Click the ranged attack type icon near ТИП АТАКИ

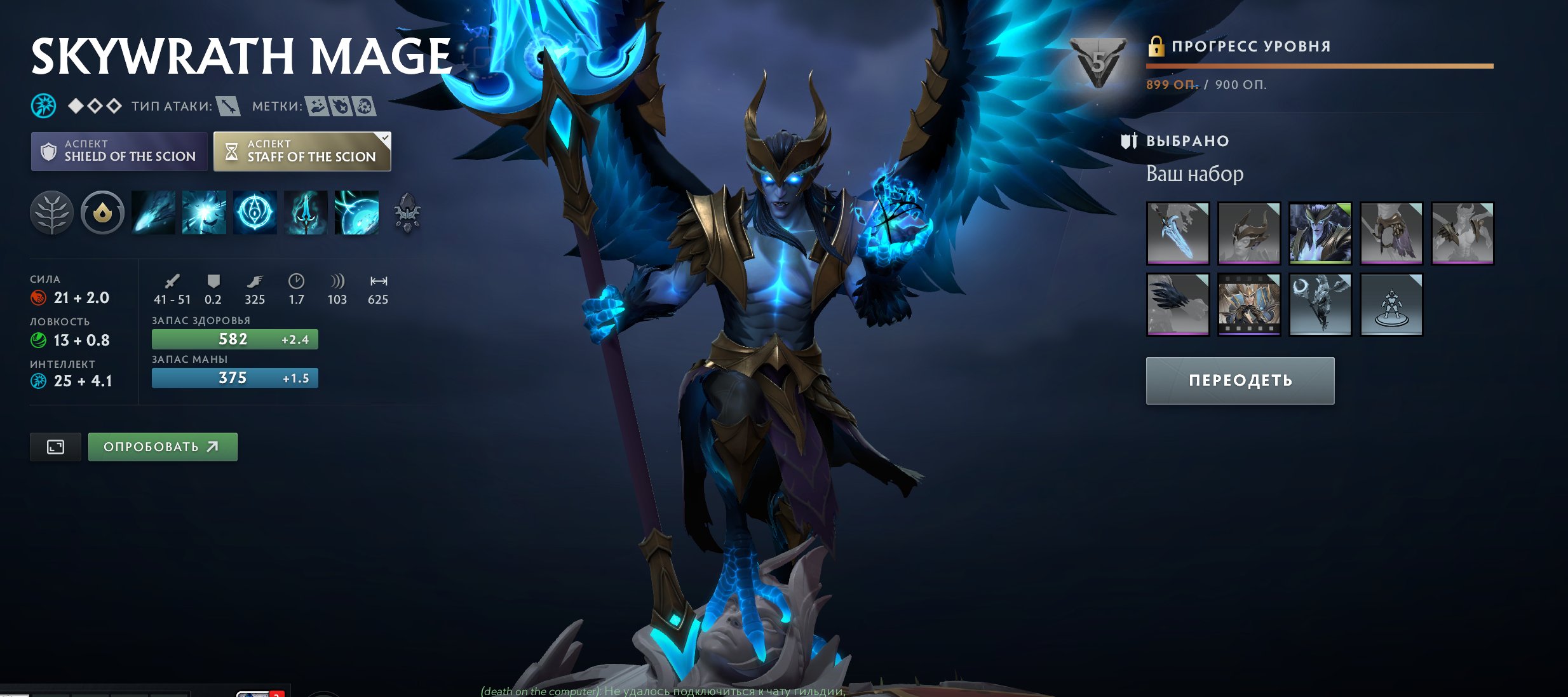pos(229,107)
